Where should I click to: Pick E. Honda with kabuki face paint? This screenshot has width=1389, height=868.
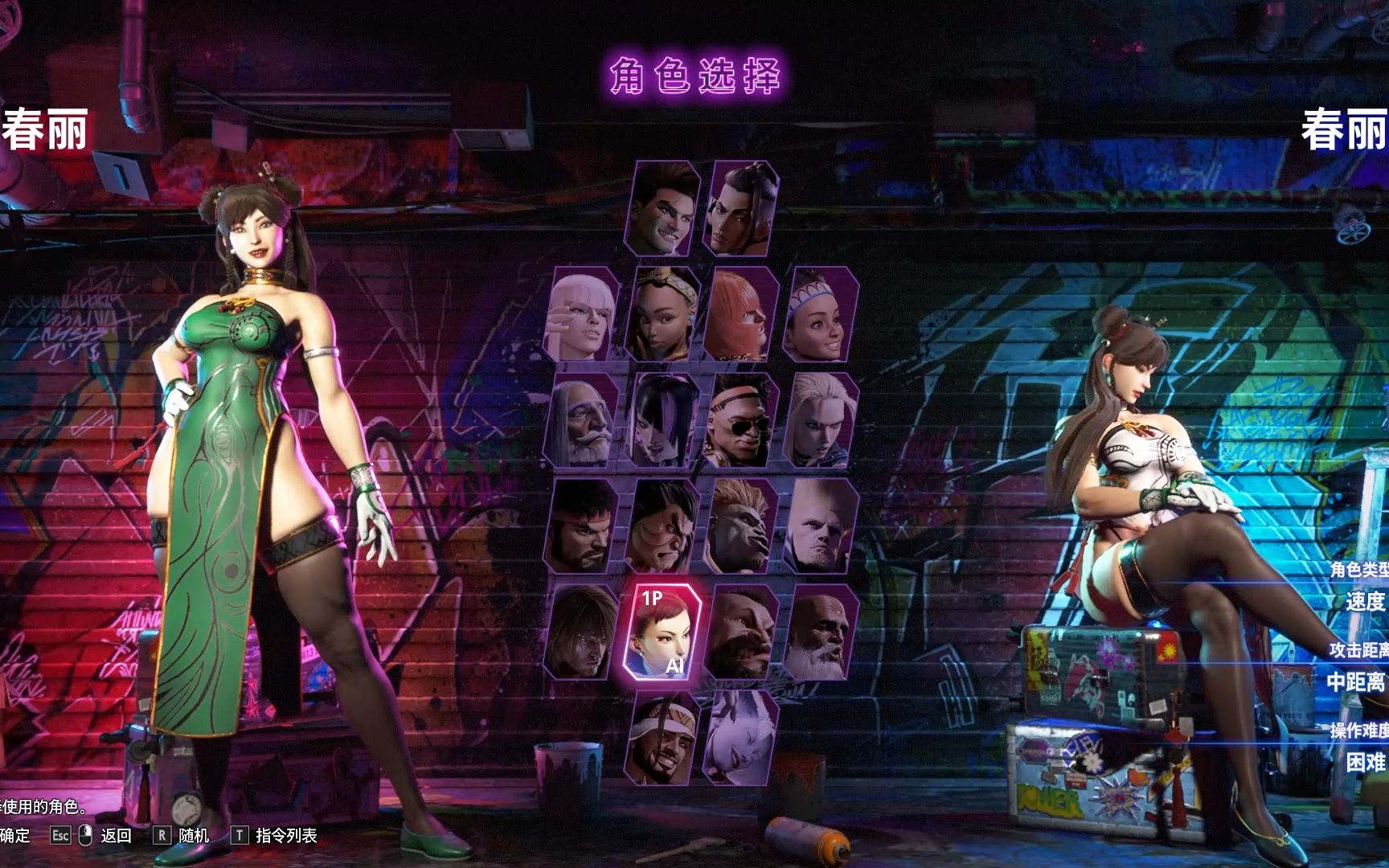662,527
